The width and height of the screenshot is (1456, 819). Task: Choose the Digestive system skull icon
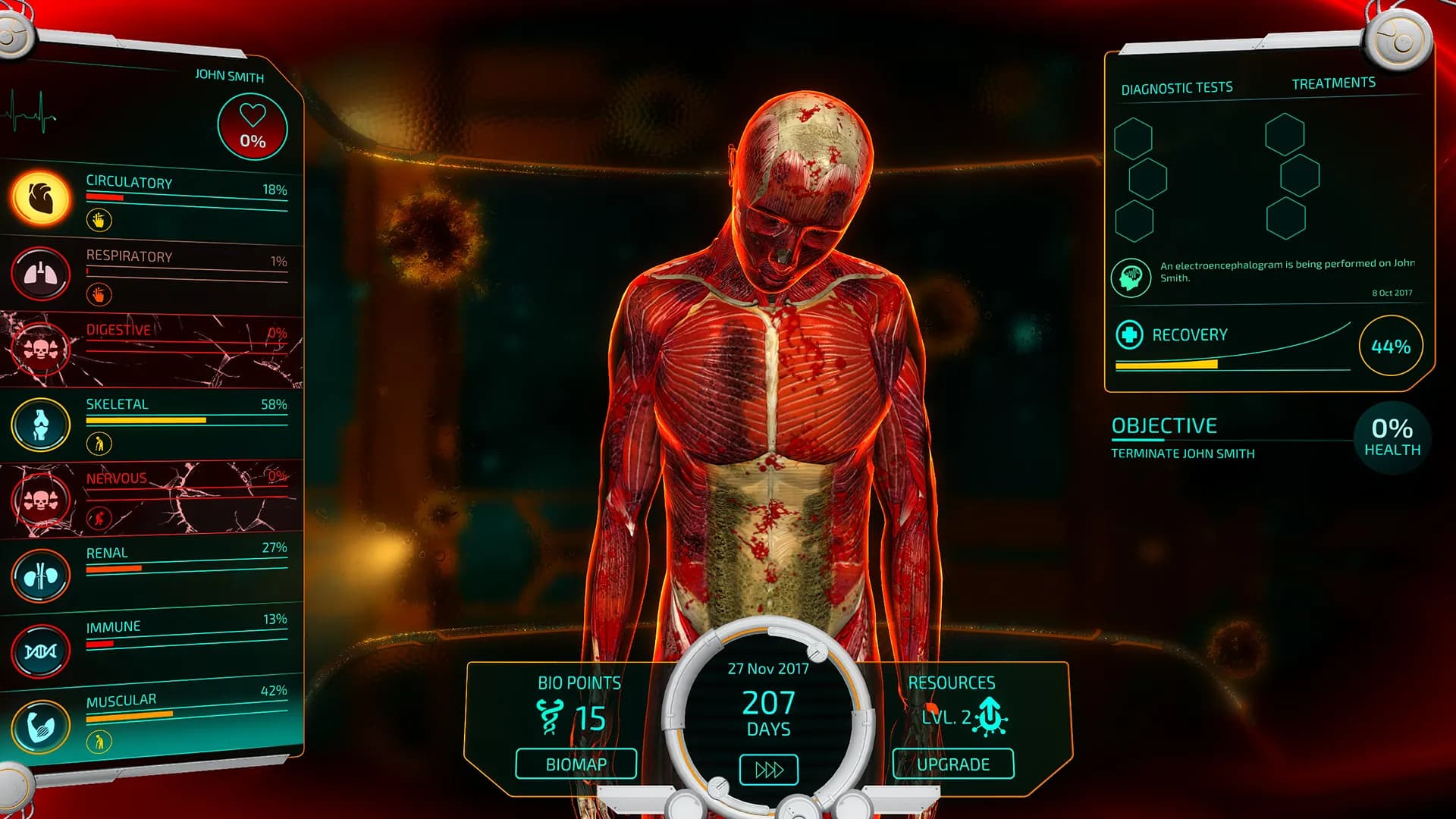pyautogui.click(x=41, y=349)
